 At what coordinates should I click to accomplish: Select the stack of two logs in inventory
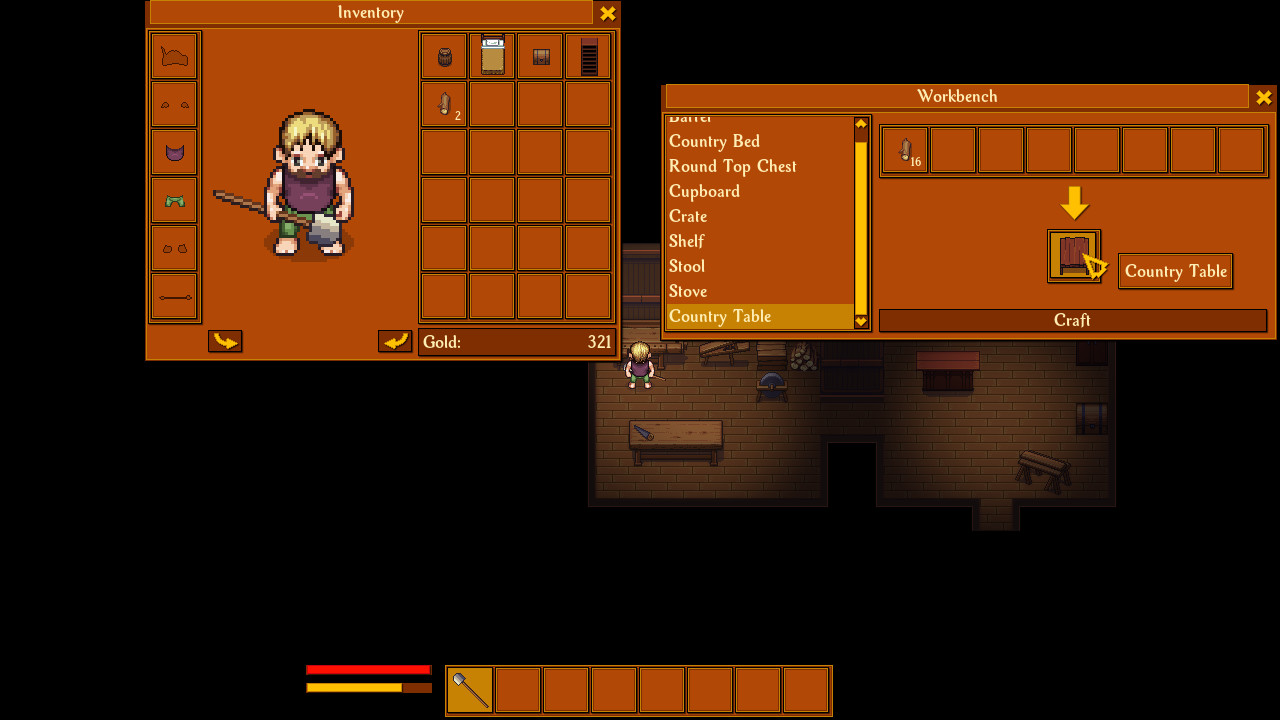[443, 104]
